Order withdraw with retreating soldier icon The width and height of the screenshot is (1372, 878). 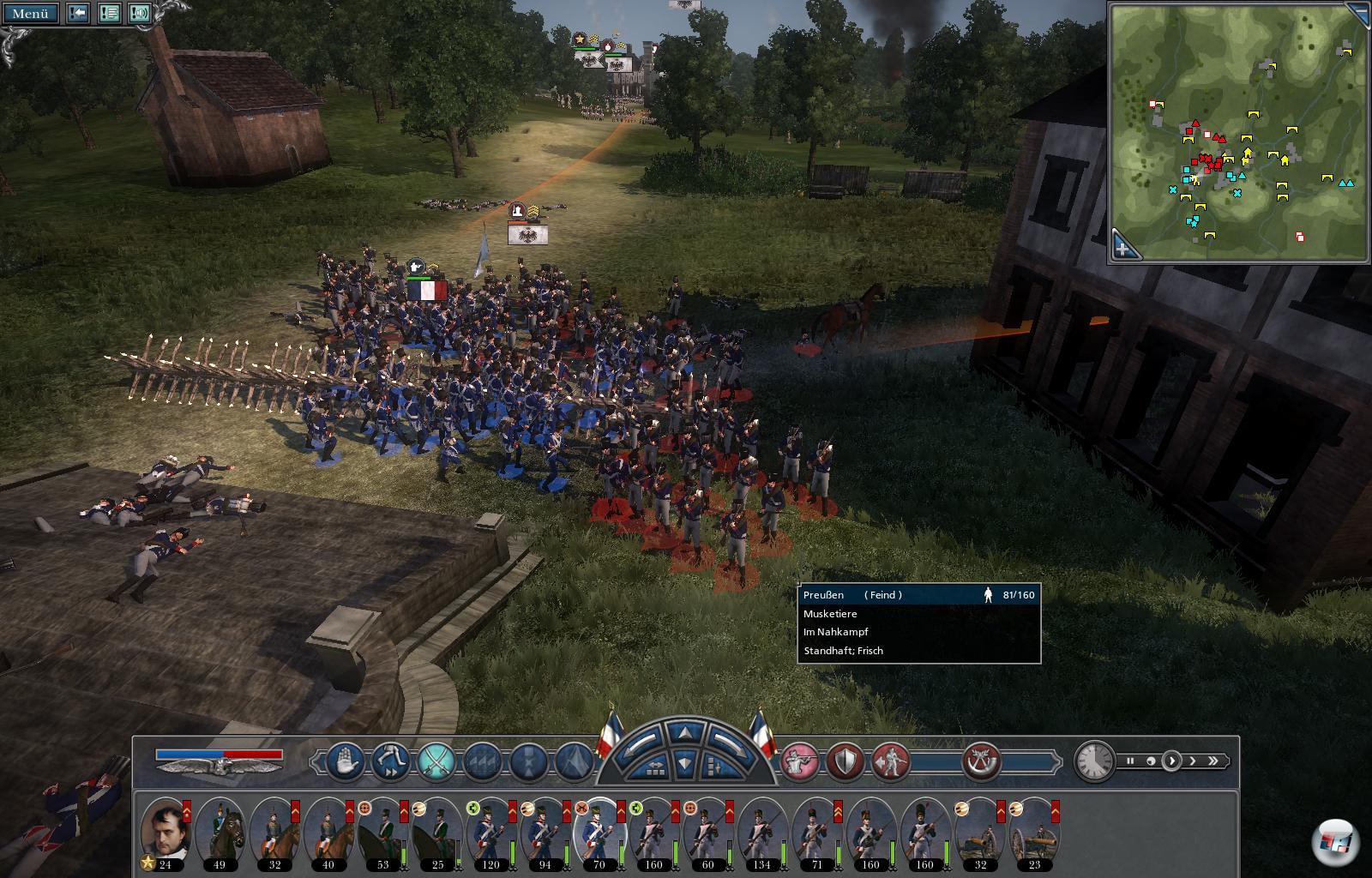tap(890, 761)
